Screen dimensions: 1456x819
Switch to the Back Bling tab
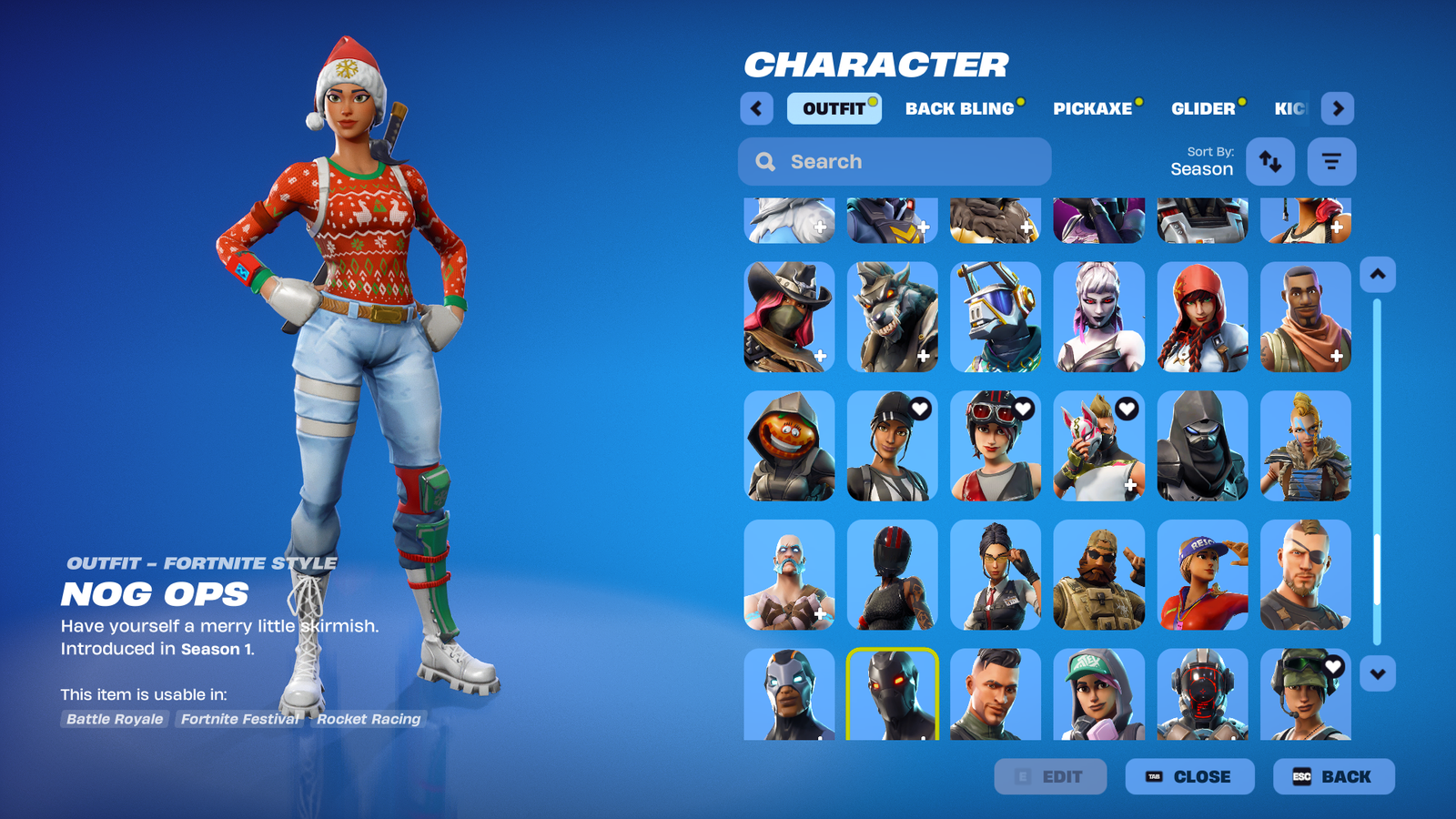959,108
